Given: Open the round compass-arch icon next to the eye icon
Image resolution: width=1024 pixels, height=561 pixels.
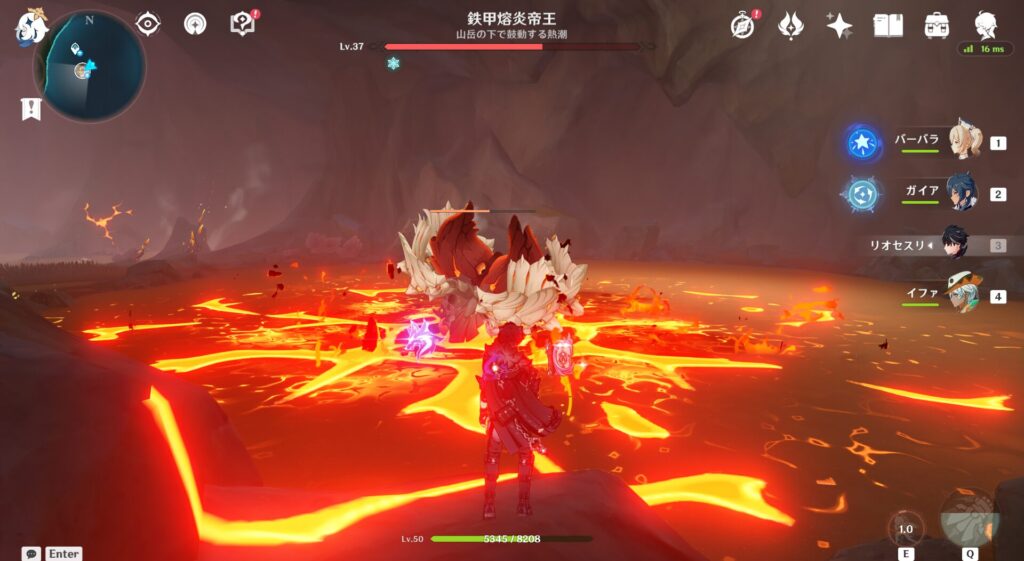Looking at the screenshot, I should (x=195, y=23).
